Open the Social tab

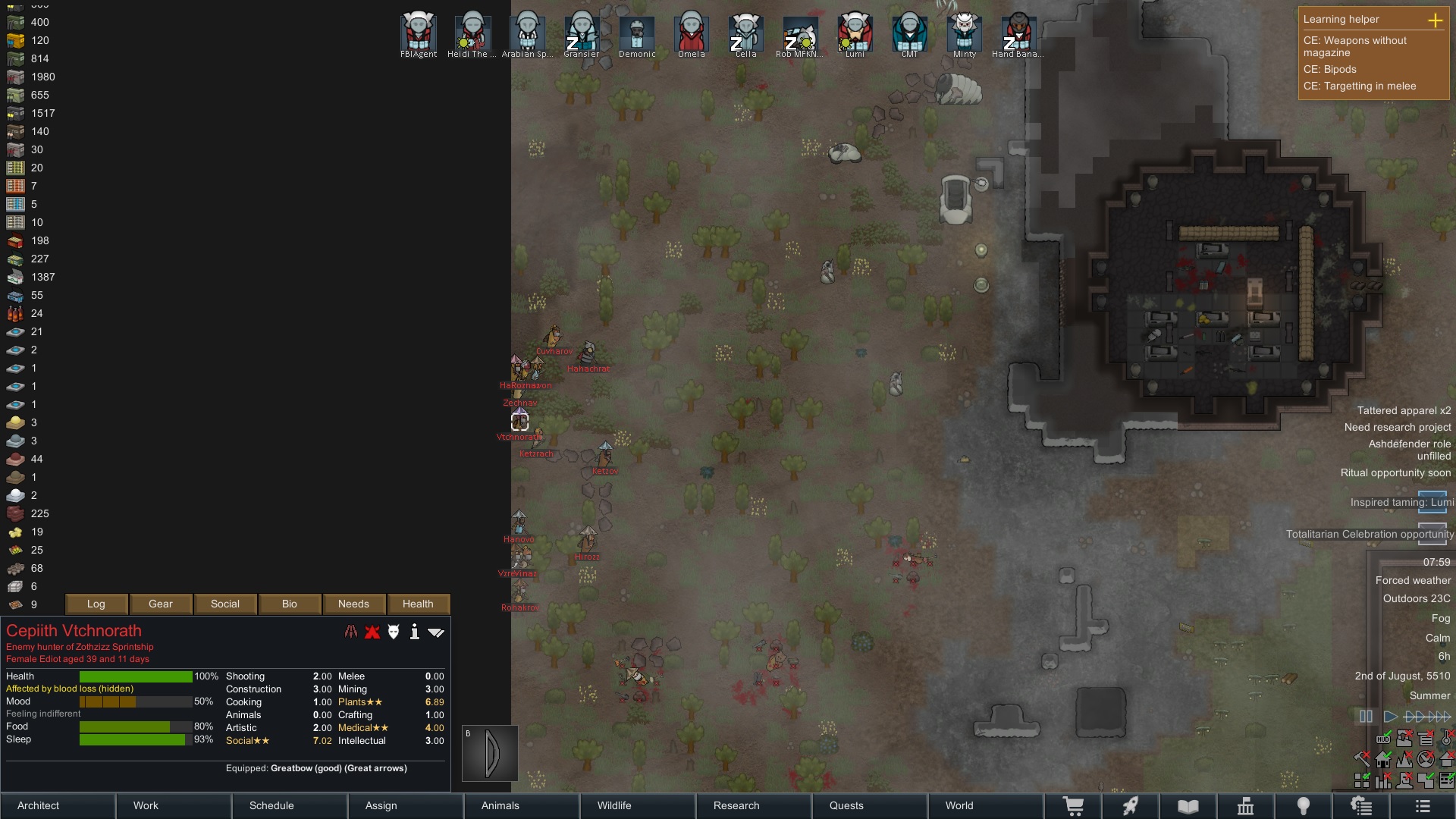tap(225, 604)
